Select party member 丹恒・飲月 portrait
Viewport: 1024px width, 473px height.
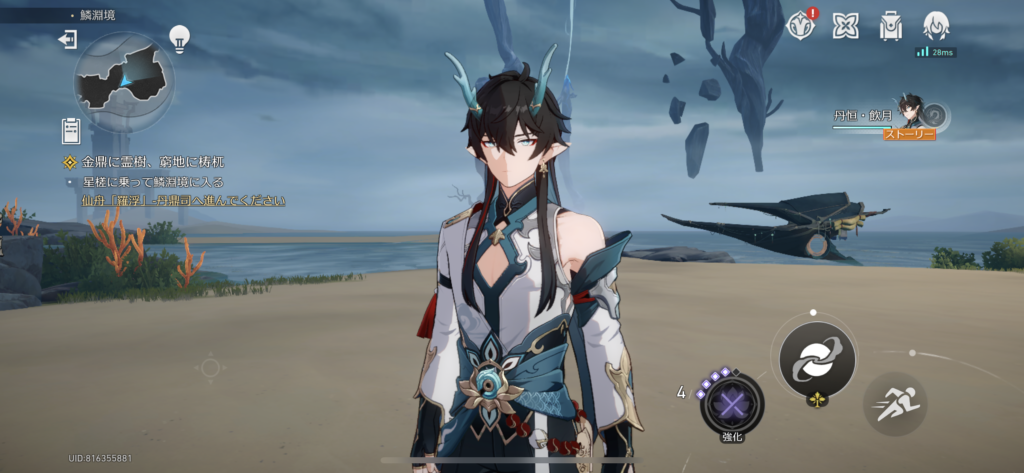point(911,110)
